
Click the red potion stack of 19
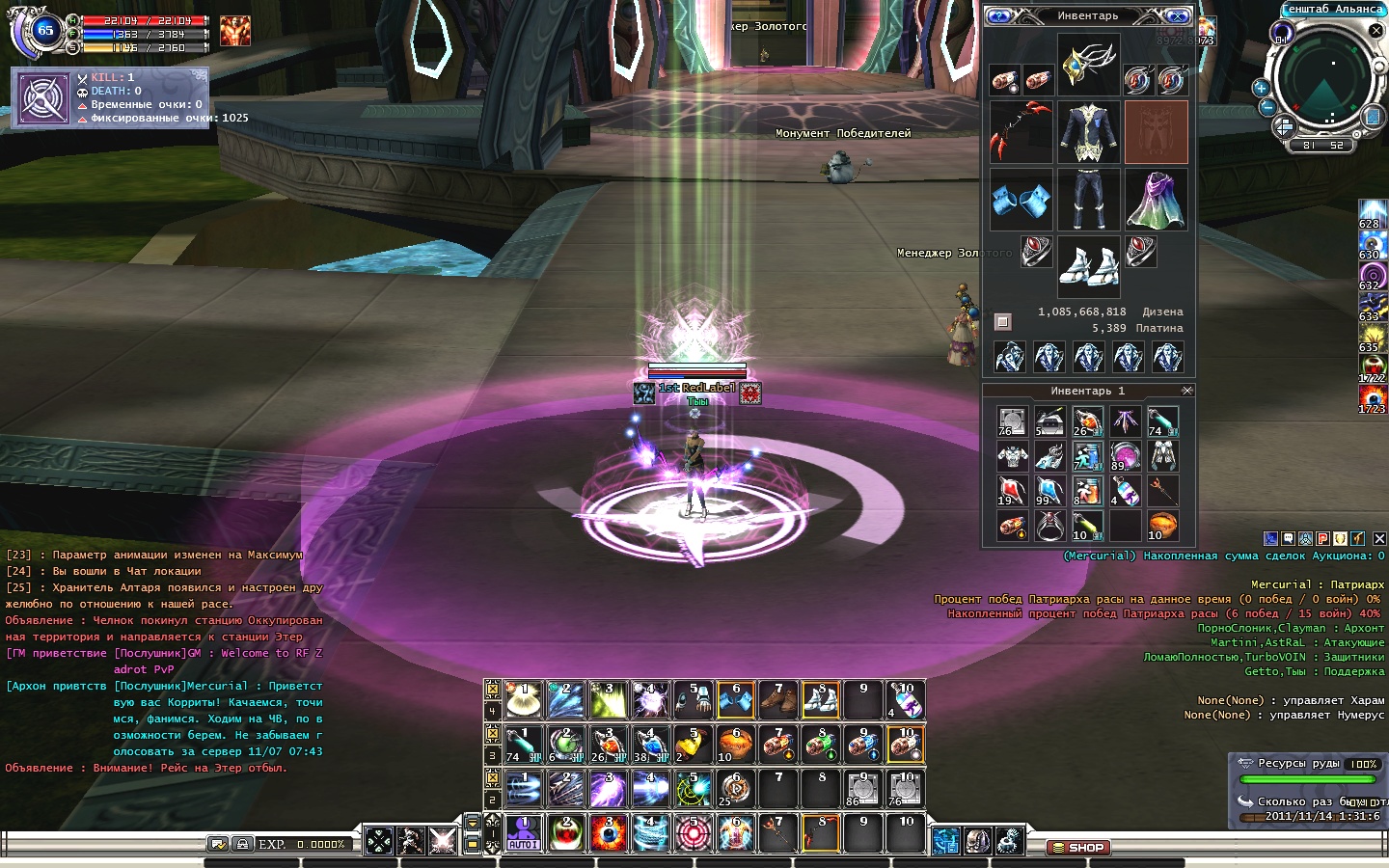click(1011, 490)
